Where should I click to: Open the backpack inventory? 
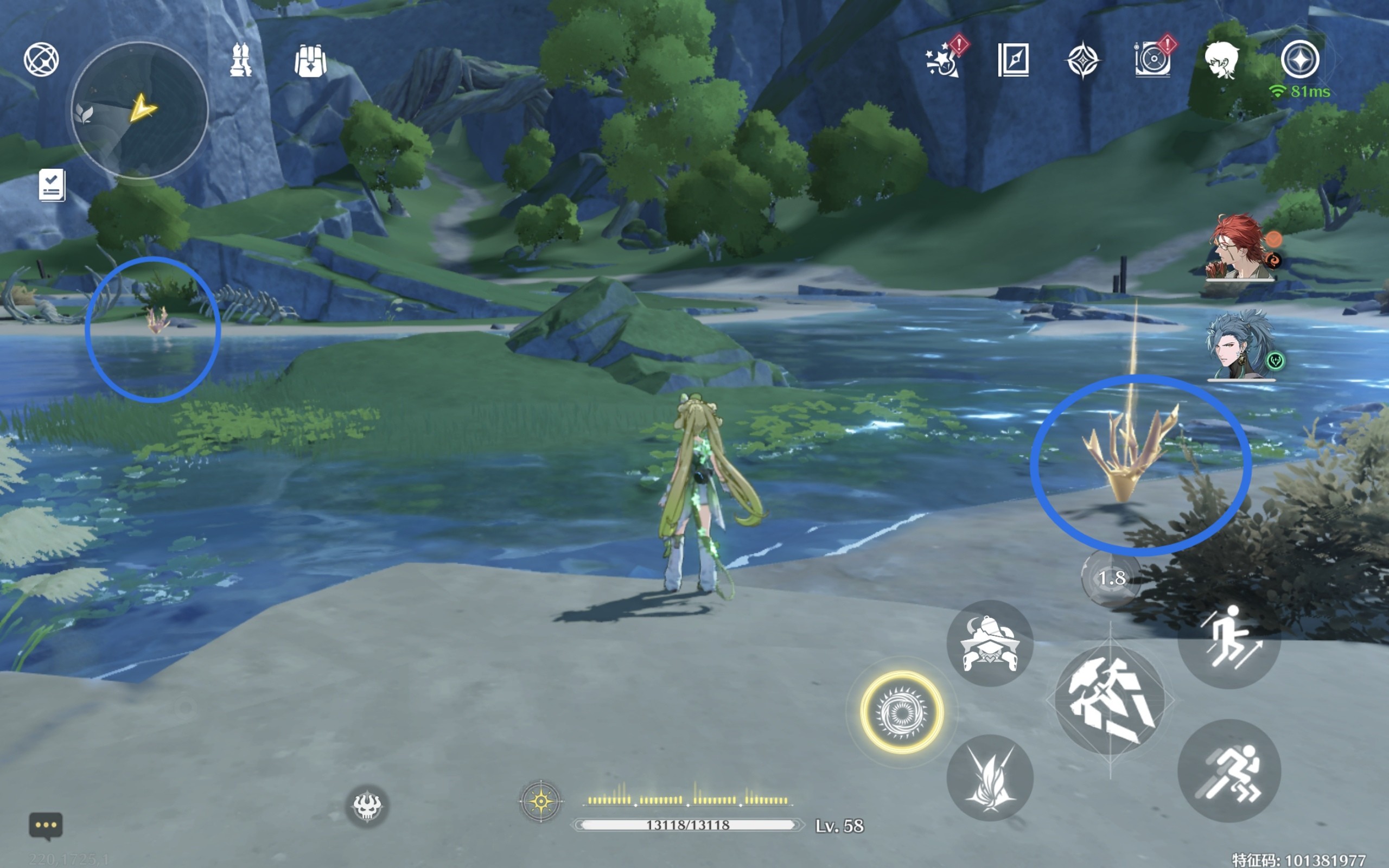click(310, 60)
